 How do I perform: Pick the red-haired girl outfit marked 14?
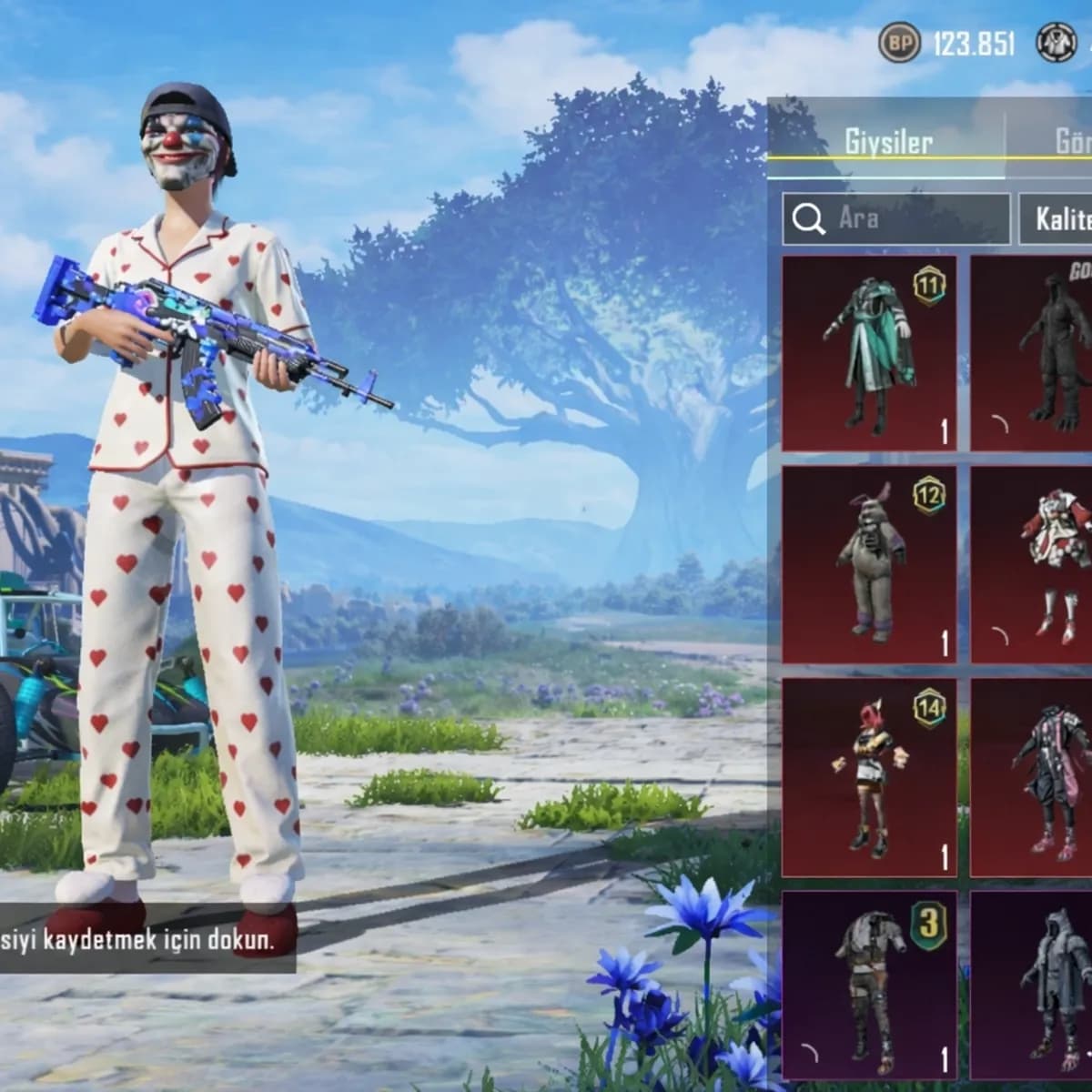(x=869, y=776)
